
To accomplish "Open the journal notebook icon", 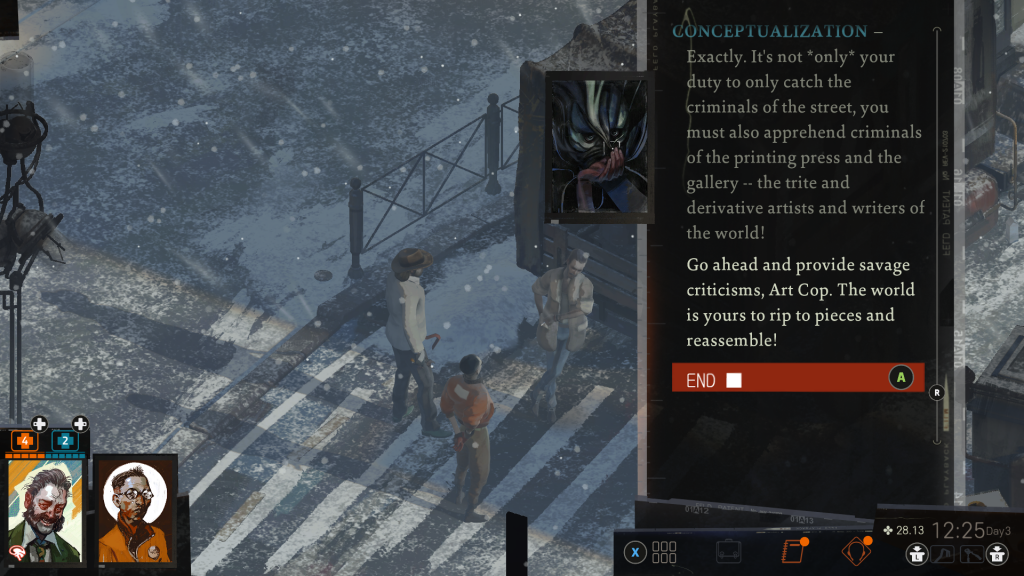I will click(792, 551).
